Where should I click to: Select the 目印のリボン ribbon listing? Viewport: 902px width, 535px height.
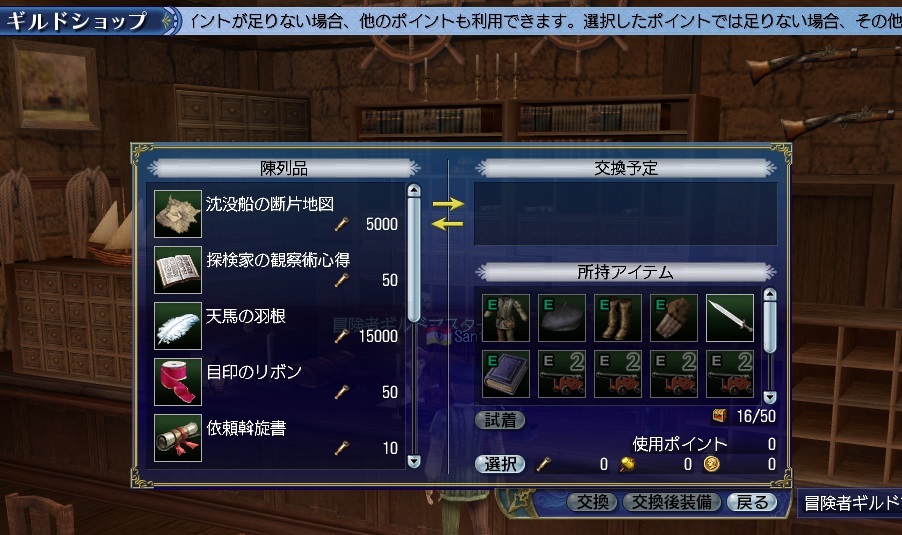tap(278, 381)
